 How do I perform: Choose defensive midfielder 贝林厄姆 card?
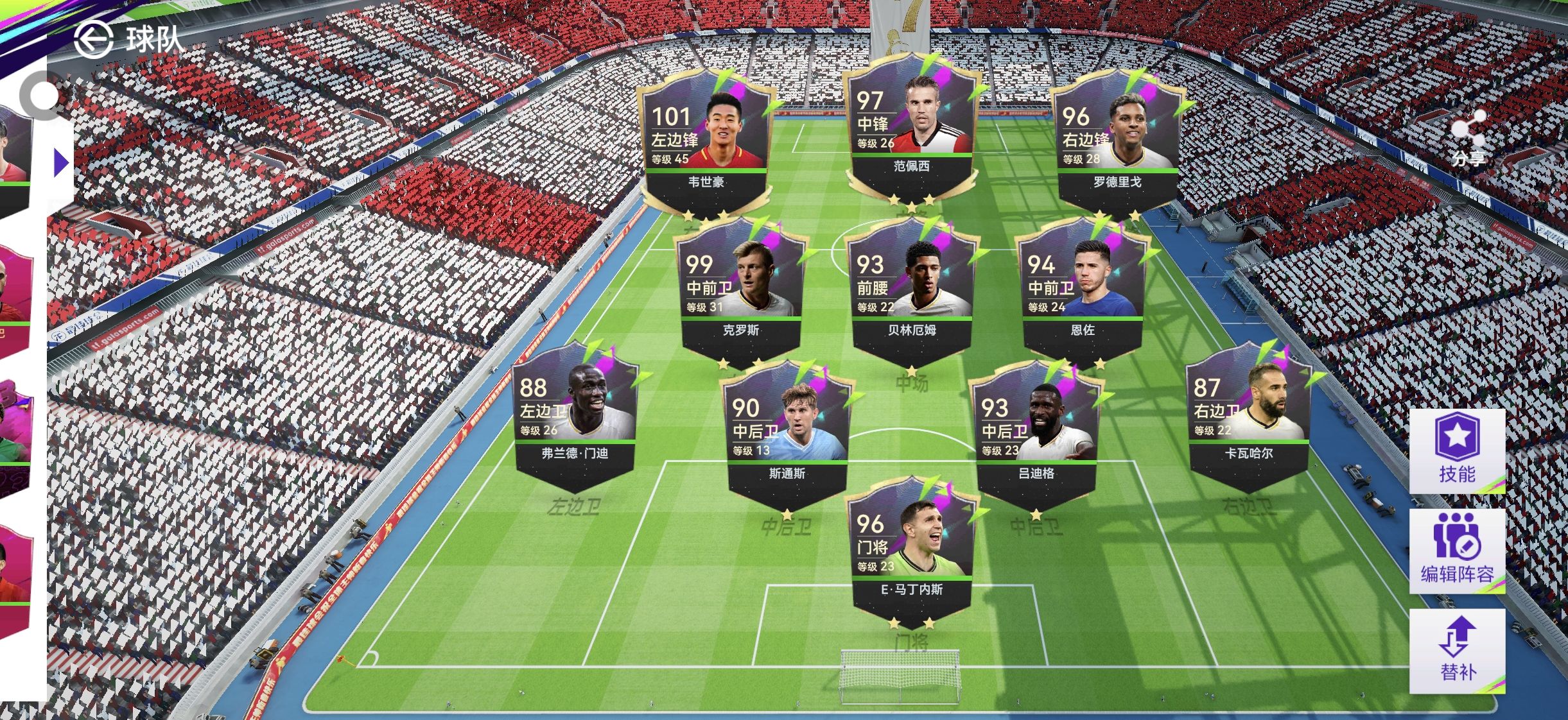click(x=912, y=290)
